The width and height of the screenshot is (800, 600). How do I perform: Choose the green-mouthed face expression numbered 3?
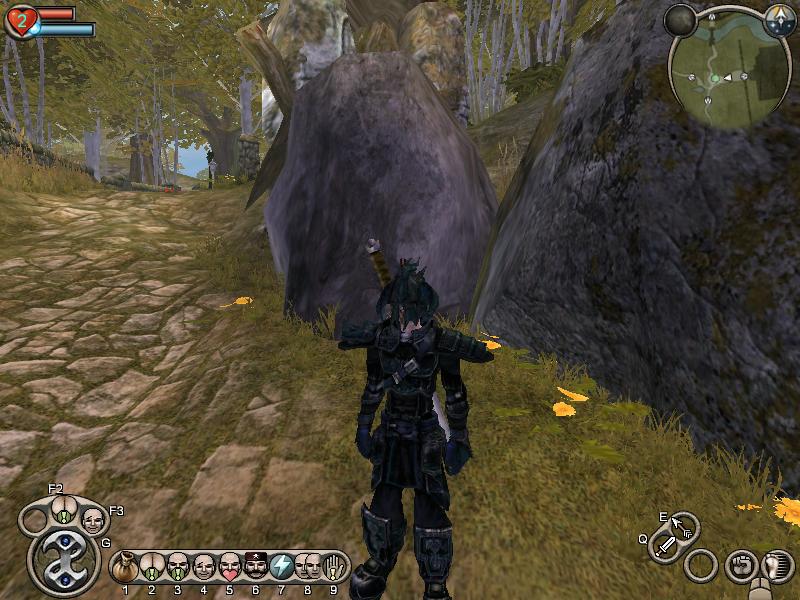click(177, 567)
